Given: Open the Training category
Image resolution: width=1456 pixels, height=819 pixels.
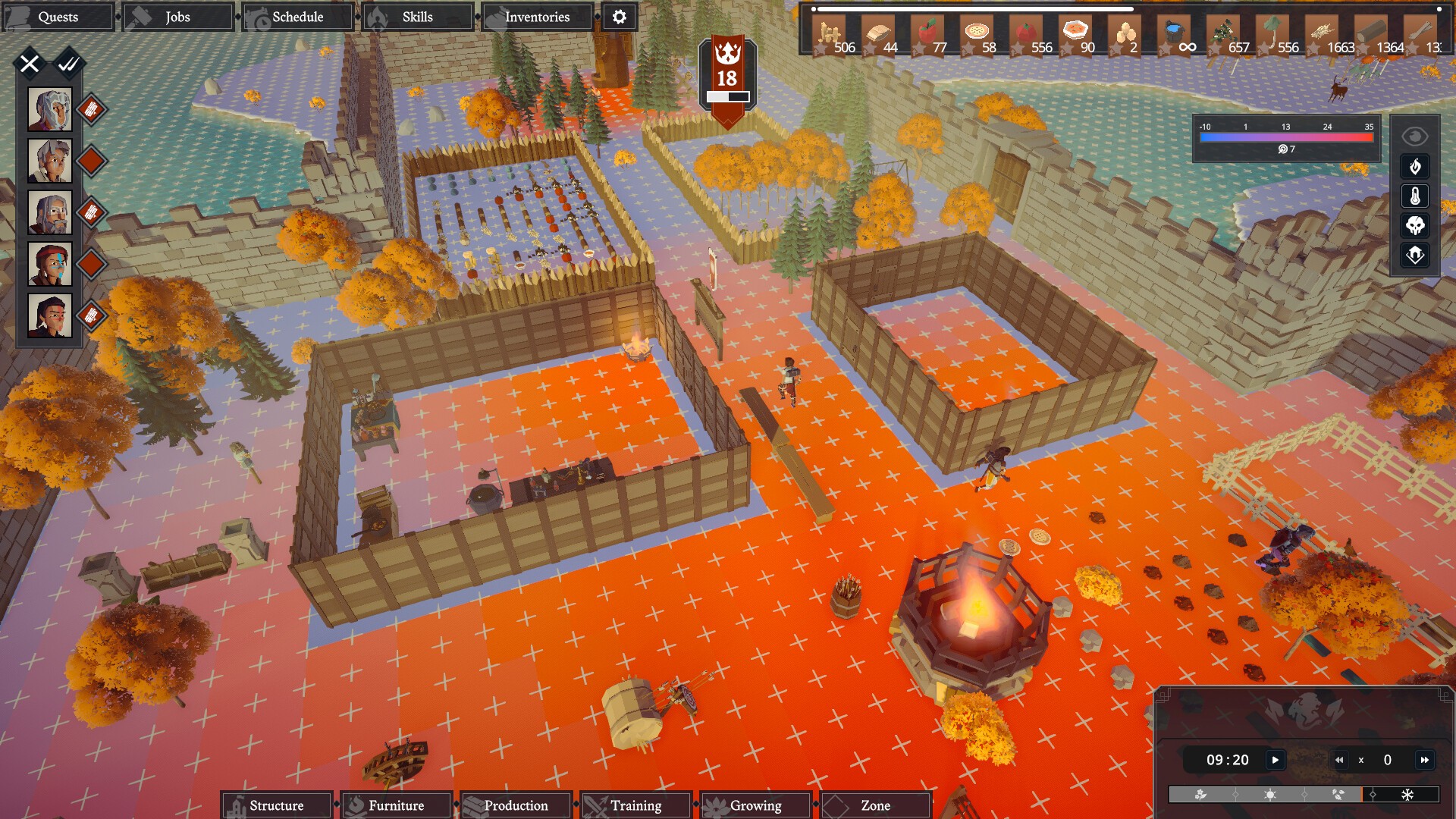Looking at the screenshot, I should coord(636,805).
